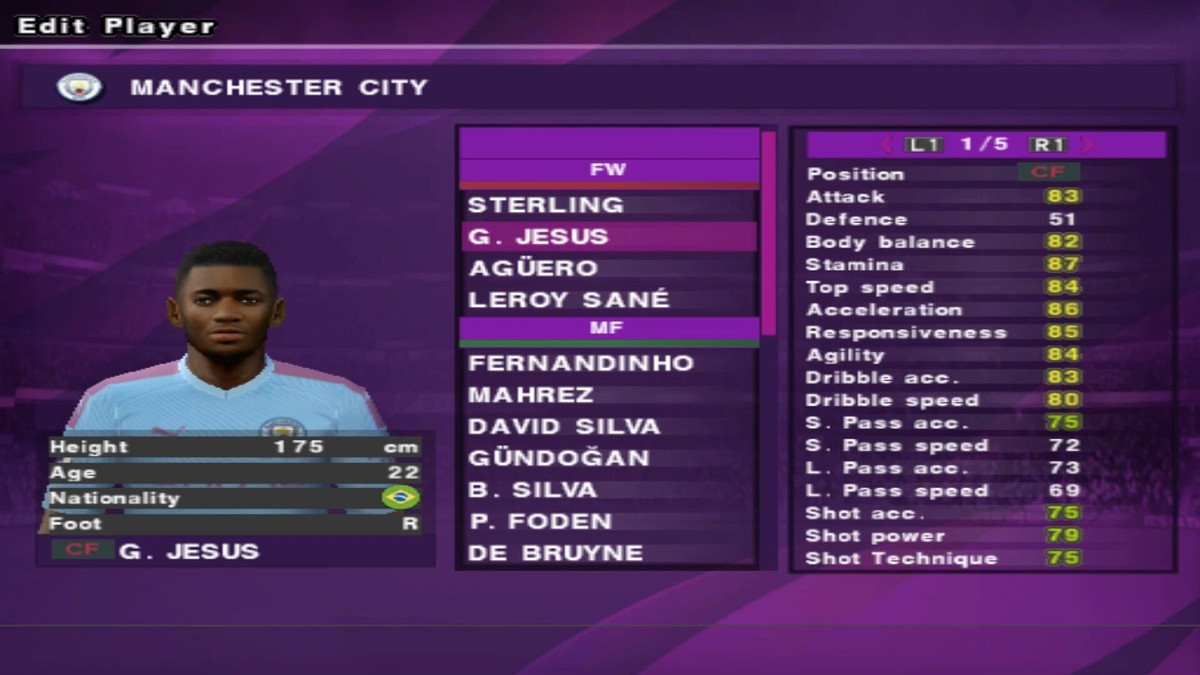This screenshot has width=1200, height=675.
Task: Choose P. Foden from the list
Action: click(x=540, y=521)
